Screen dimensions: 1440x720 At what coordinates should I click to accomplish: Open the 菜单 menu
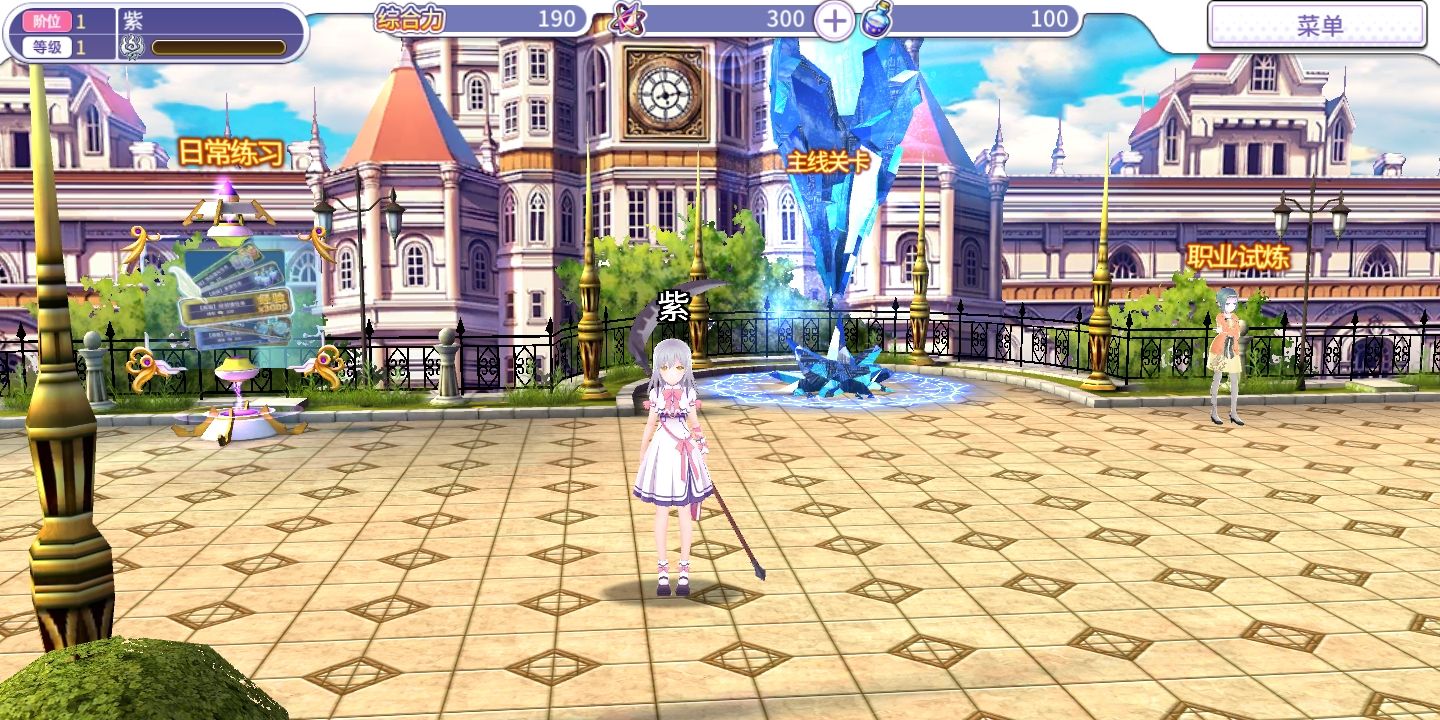[x=1318, y=26]
